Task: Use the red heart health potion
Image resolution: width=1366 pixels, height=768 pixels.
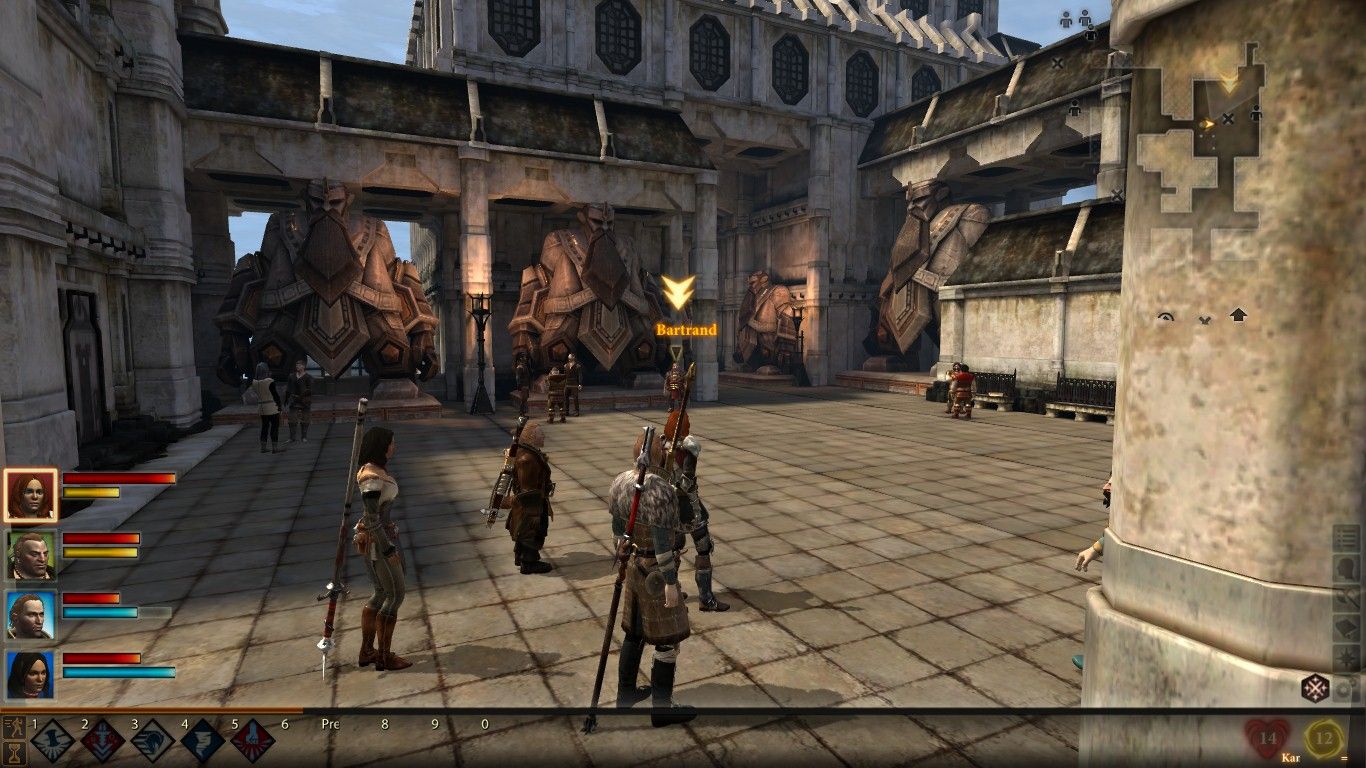Action: tap(1267, 740)
